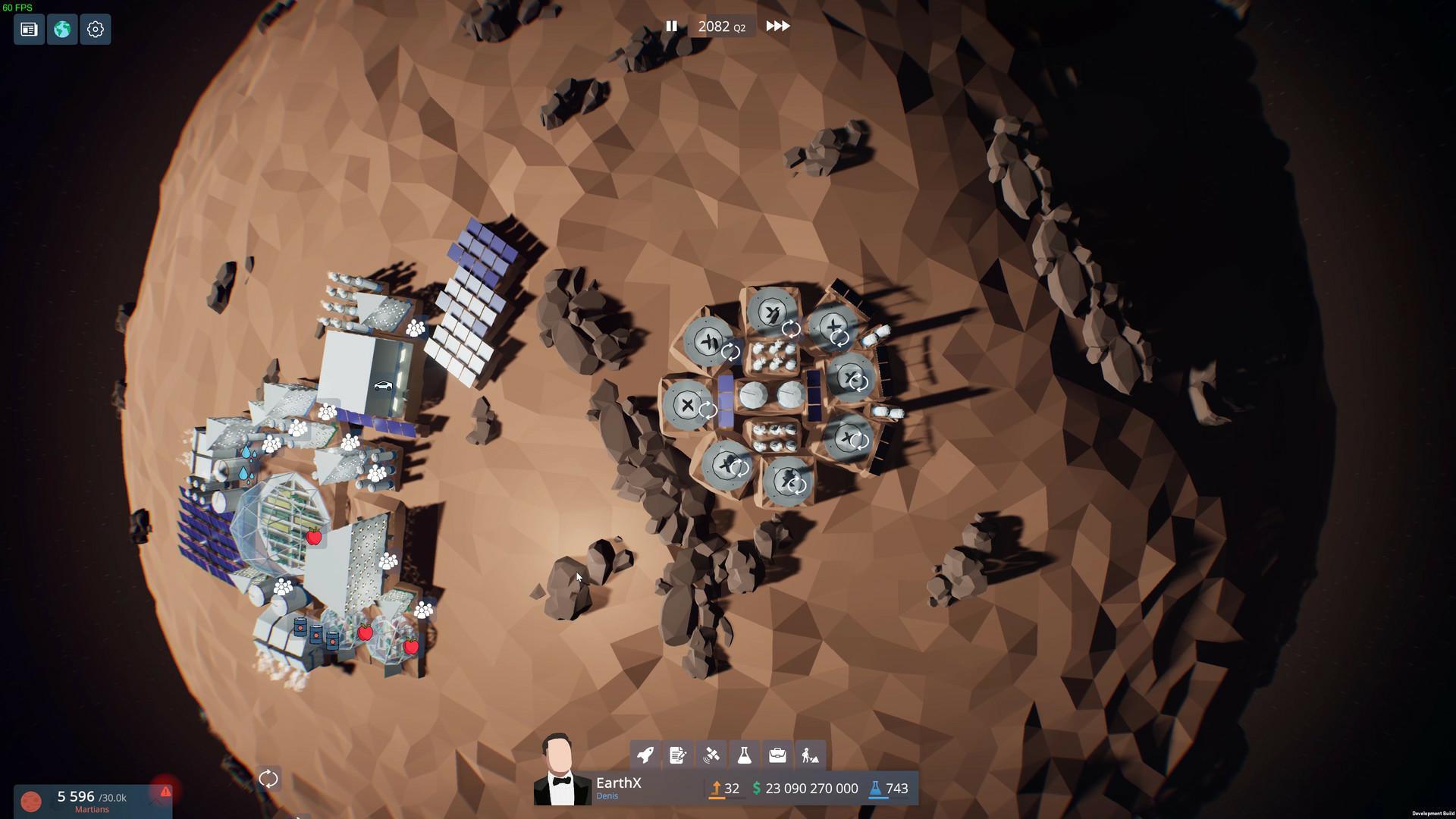Screen dimensions: 1456x819
Task: Open the briefcase economy panel
Action: click(x=778, y=755)
